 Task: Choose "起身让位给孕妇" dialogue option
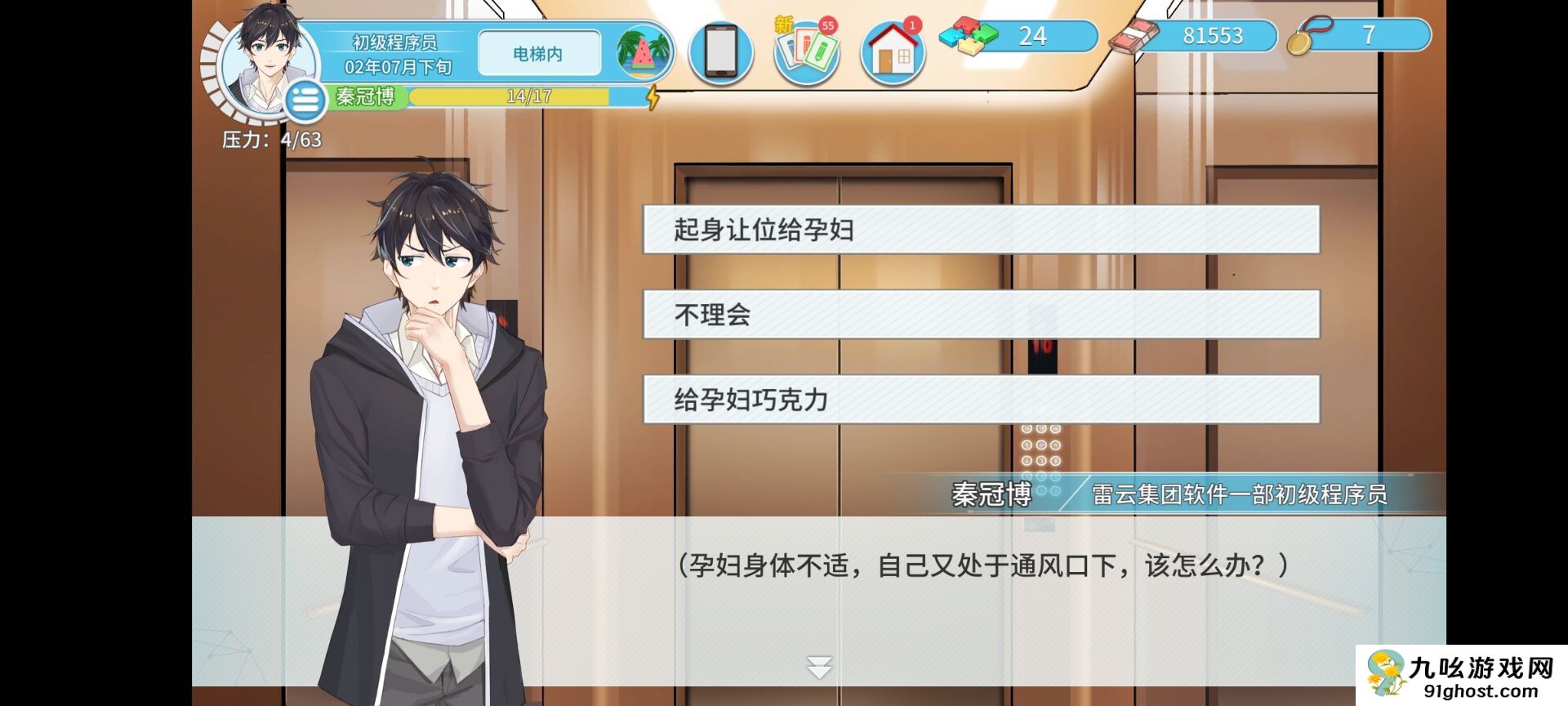coord(981,230)
